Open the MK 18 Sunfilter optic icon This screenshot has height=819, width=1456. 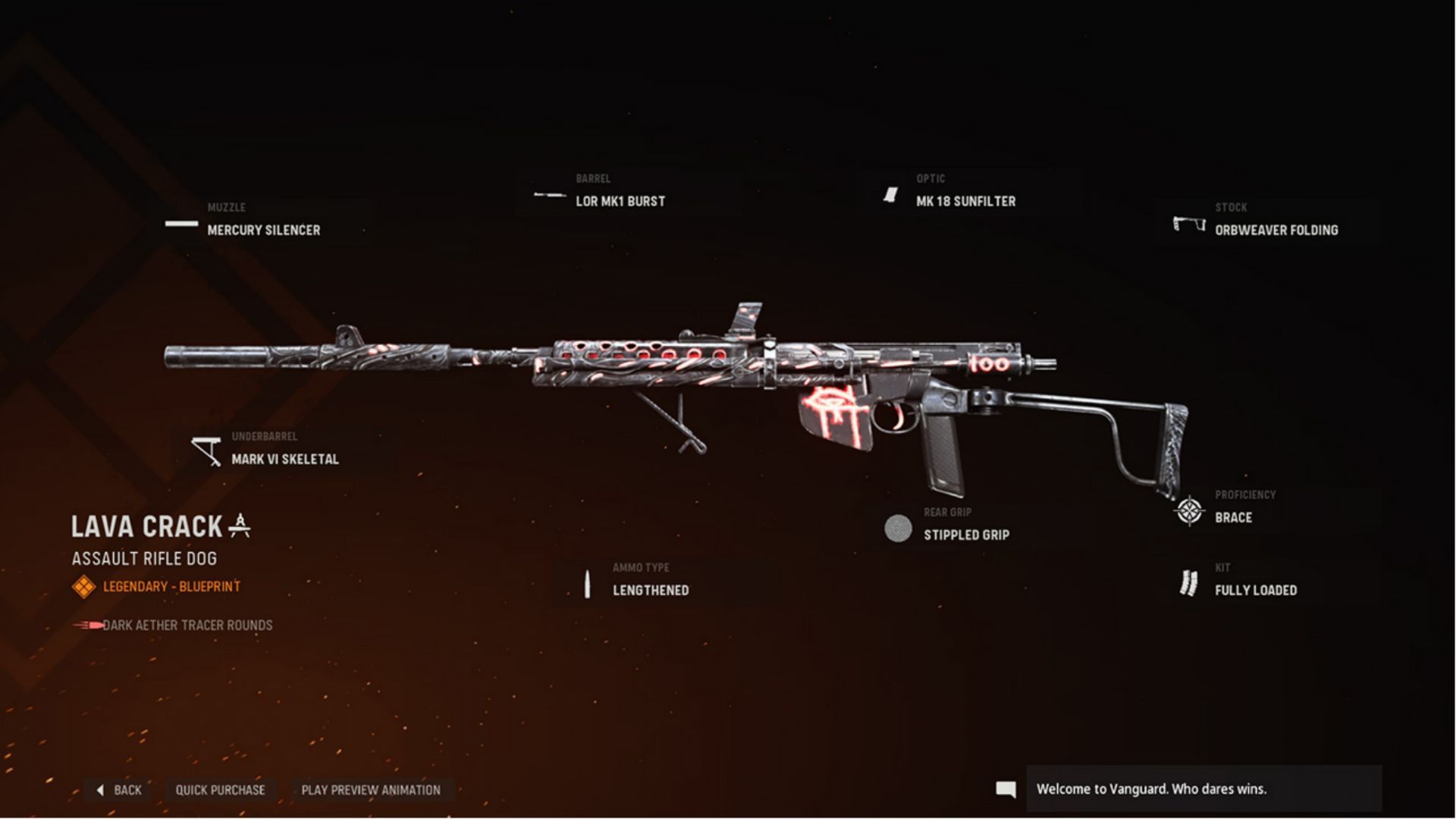(888, 196)
